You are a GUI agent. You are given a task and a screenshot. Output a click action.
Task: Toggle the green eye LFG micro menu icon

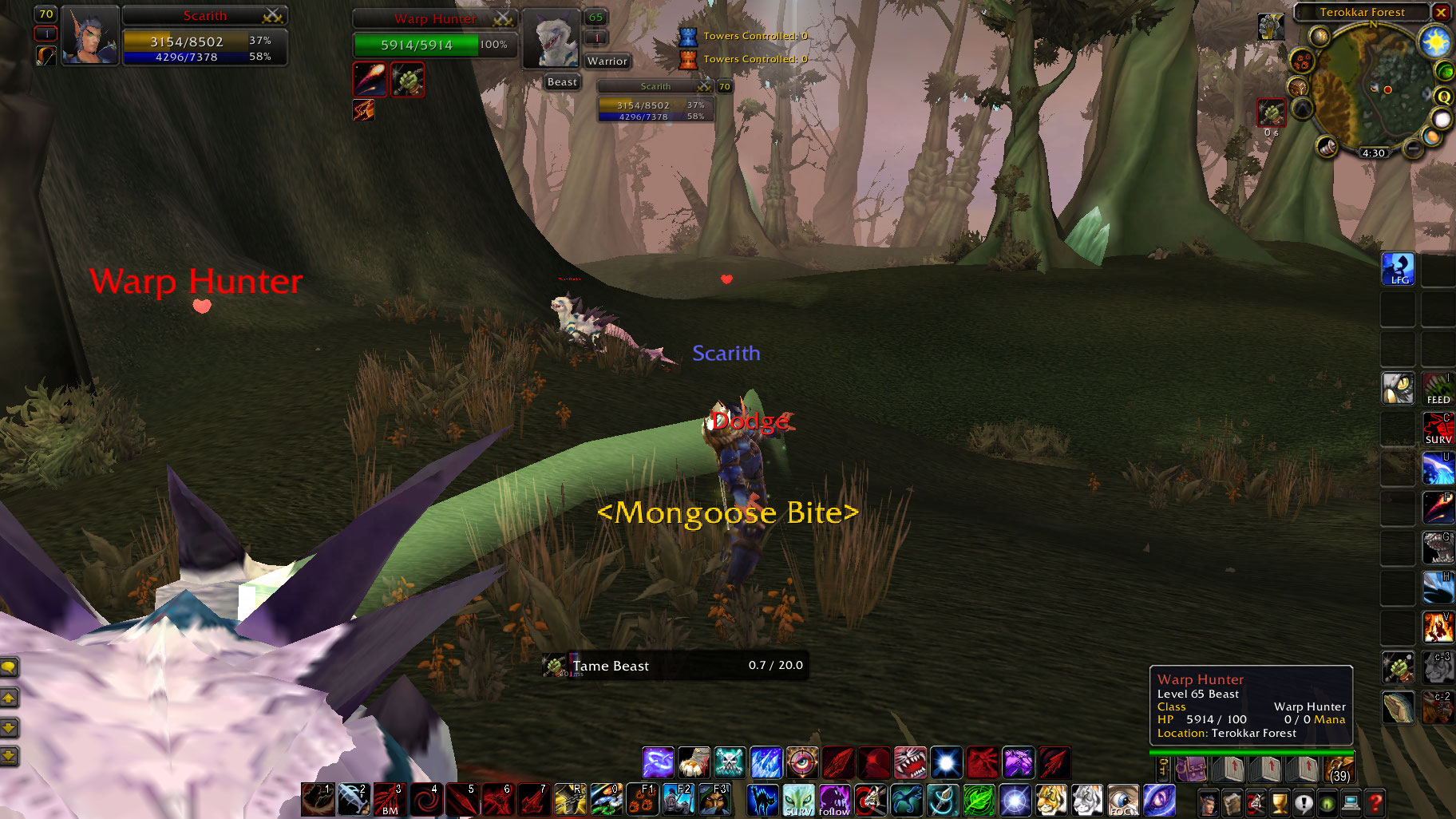(x=1327, y=805)
